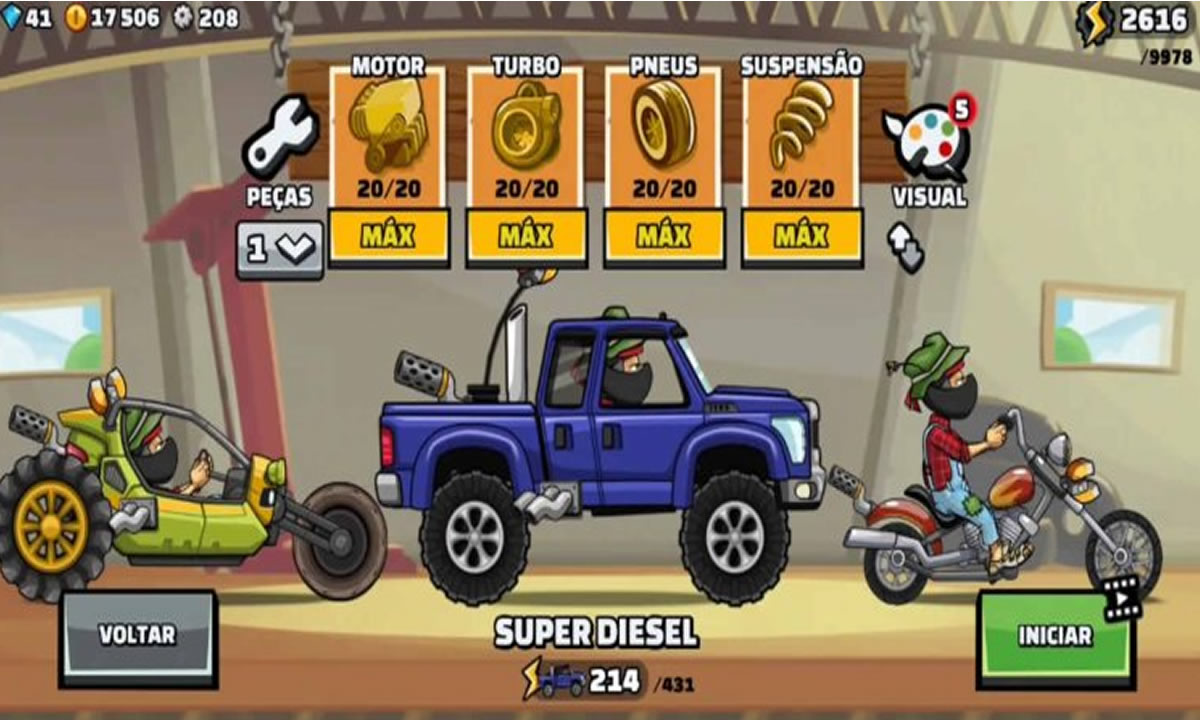The width and height of the screenshot is (1200, 720).
Task: Start the race with Iniciar
Action: pyautogui.click(x=1055, y=636)
